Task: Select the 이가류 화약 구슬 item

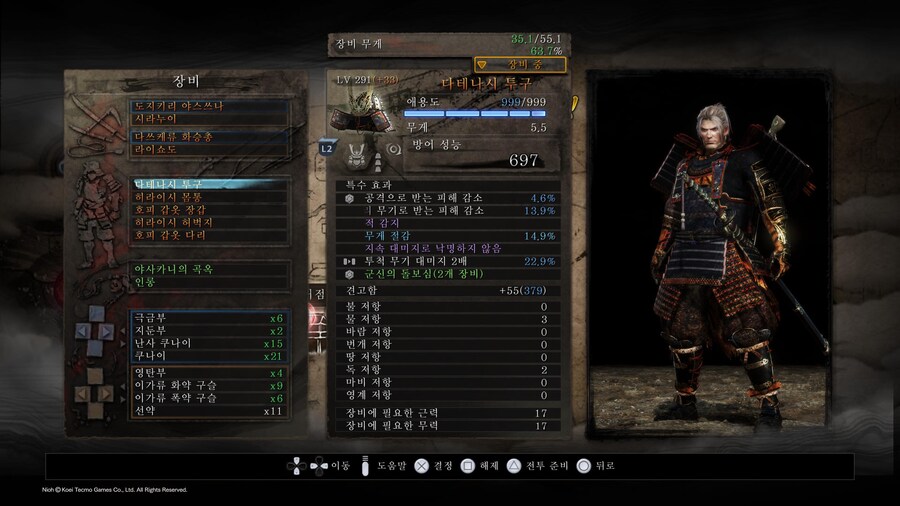Action: click(209, 385)
